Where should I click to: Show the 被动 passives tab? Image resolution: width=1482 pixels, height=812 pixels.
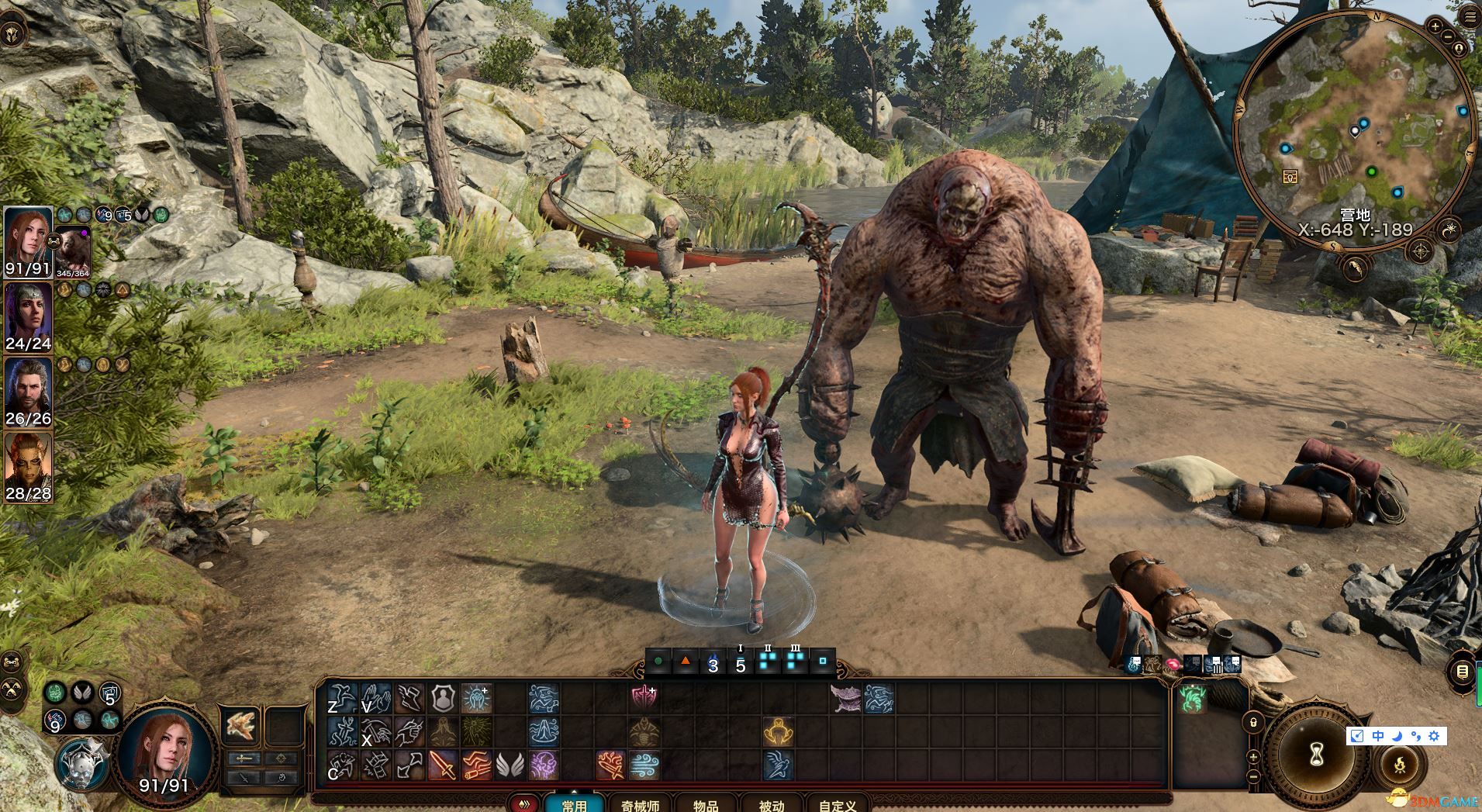pos(771,805)
